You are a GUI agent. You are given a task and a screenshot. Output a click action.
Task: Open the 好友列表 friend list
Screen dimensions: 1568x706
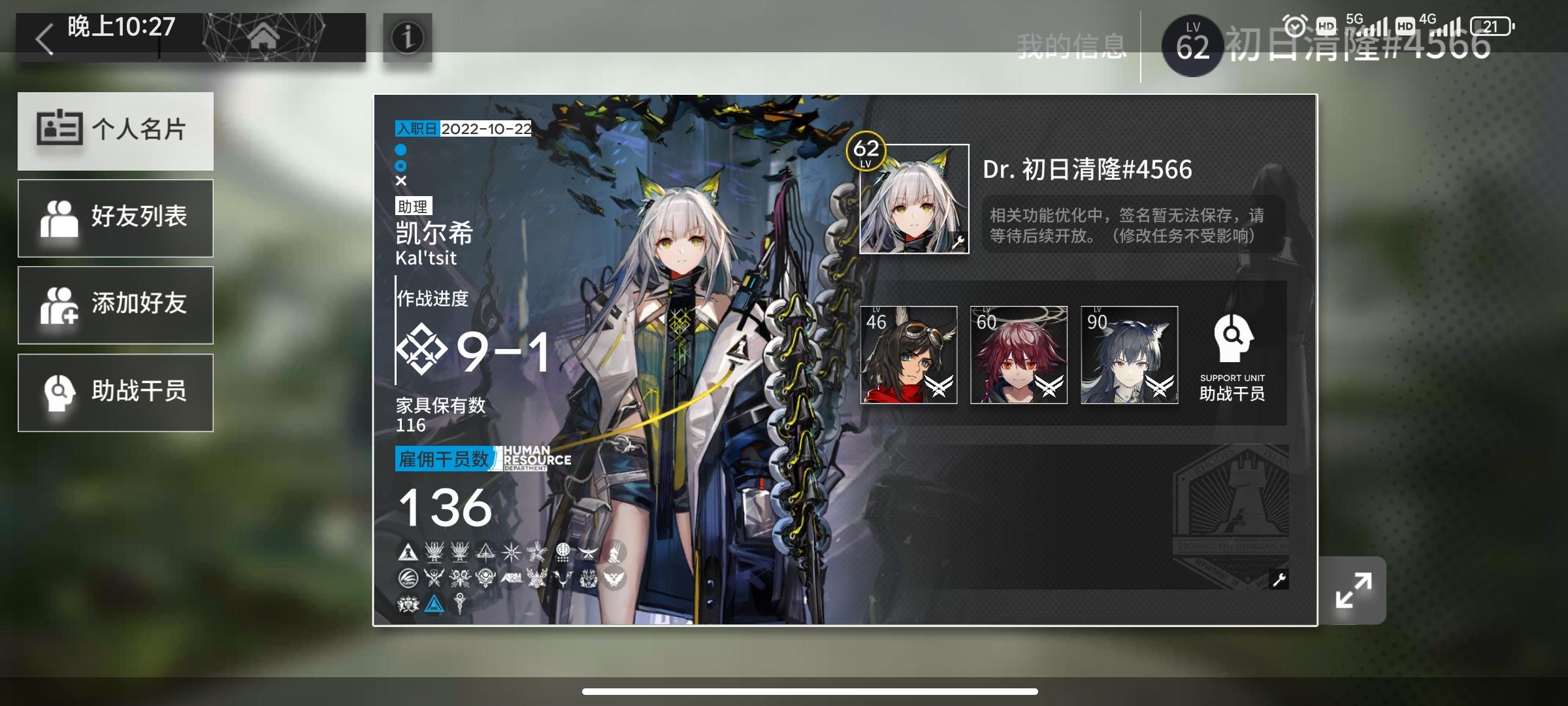pos(116,218)
